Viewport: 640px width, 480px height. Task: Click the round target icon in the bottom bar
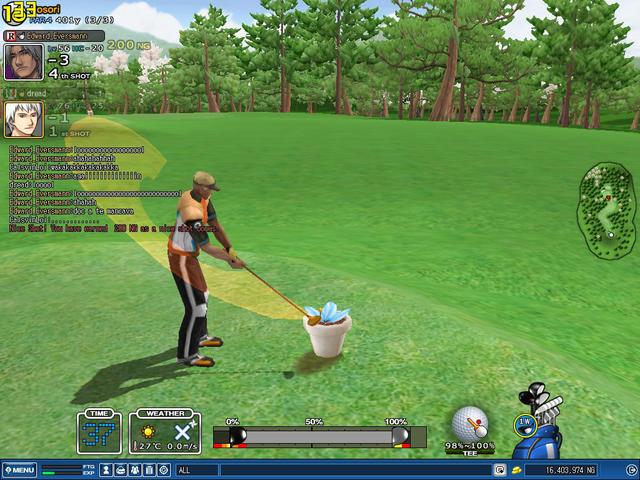point(163,469)
